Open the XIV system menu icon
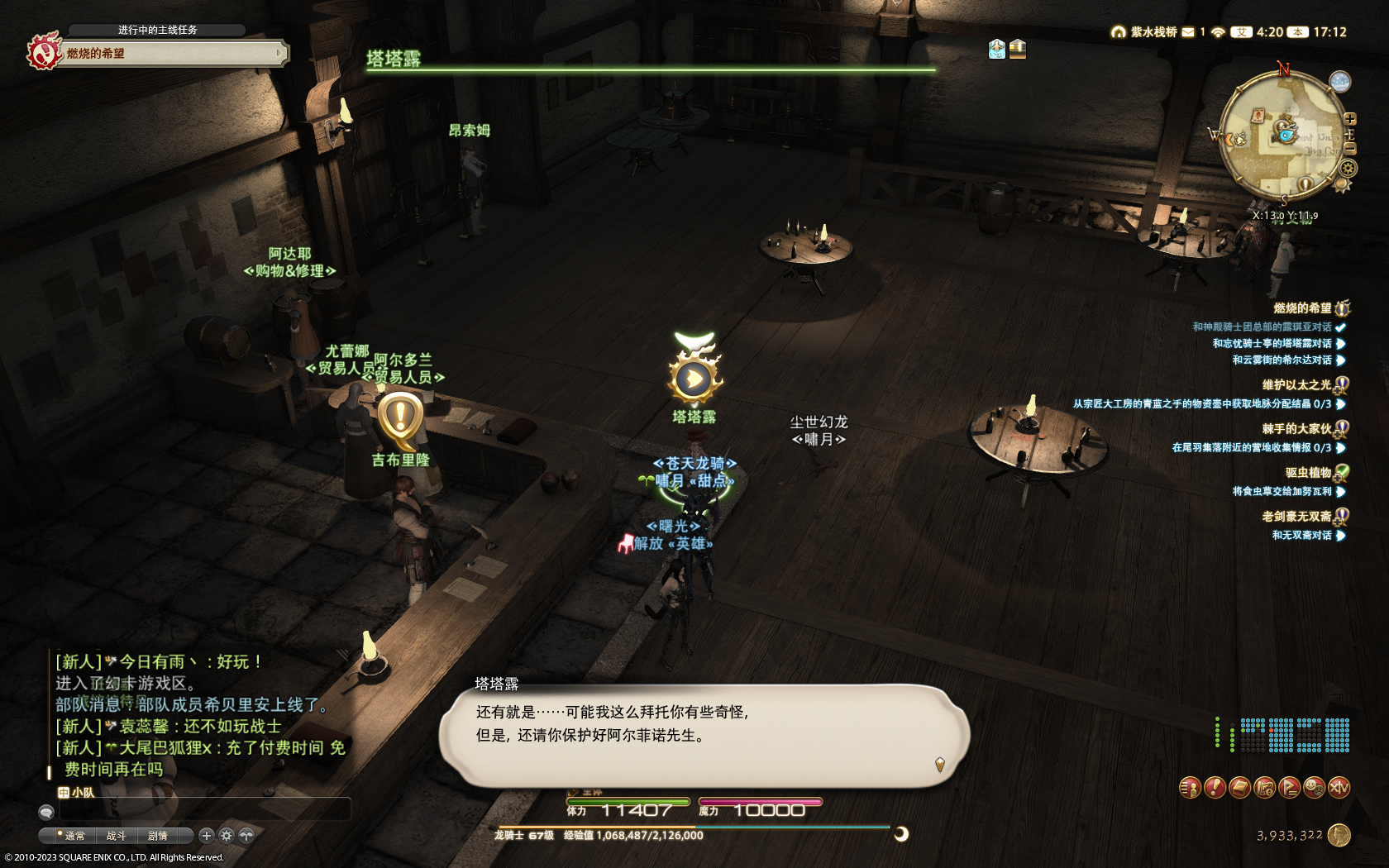Image resolution: width=1389 pixels, height=868 pixels. tap(1339, 788)
